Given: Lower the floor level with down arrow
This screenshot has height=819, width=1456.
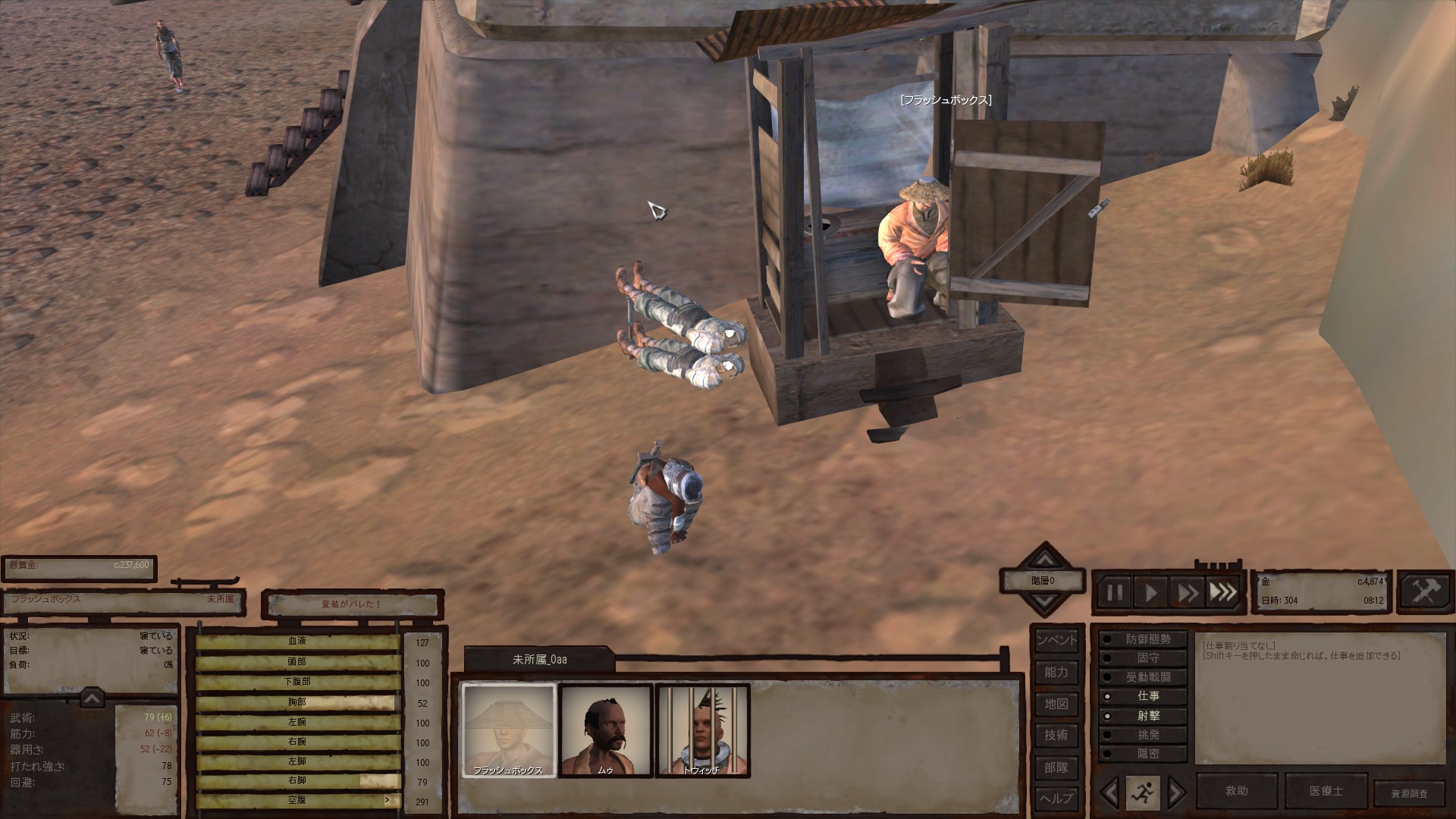Looking at the screenshot, I should (x=1045, y=602).
